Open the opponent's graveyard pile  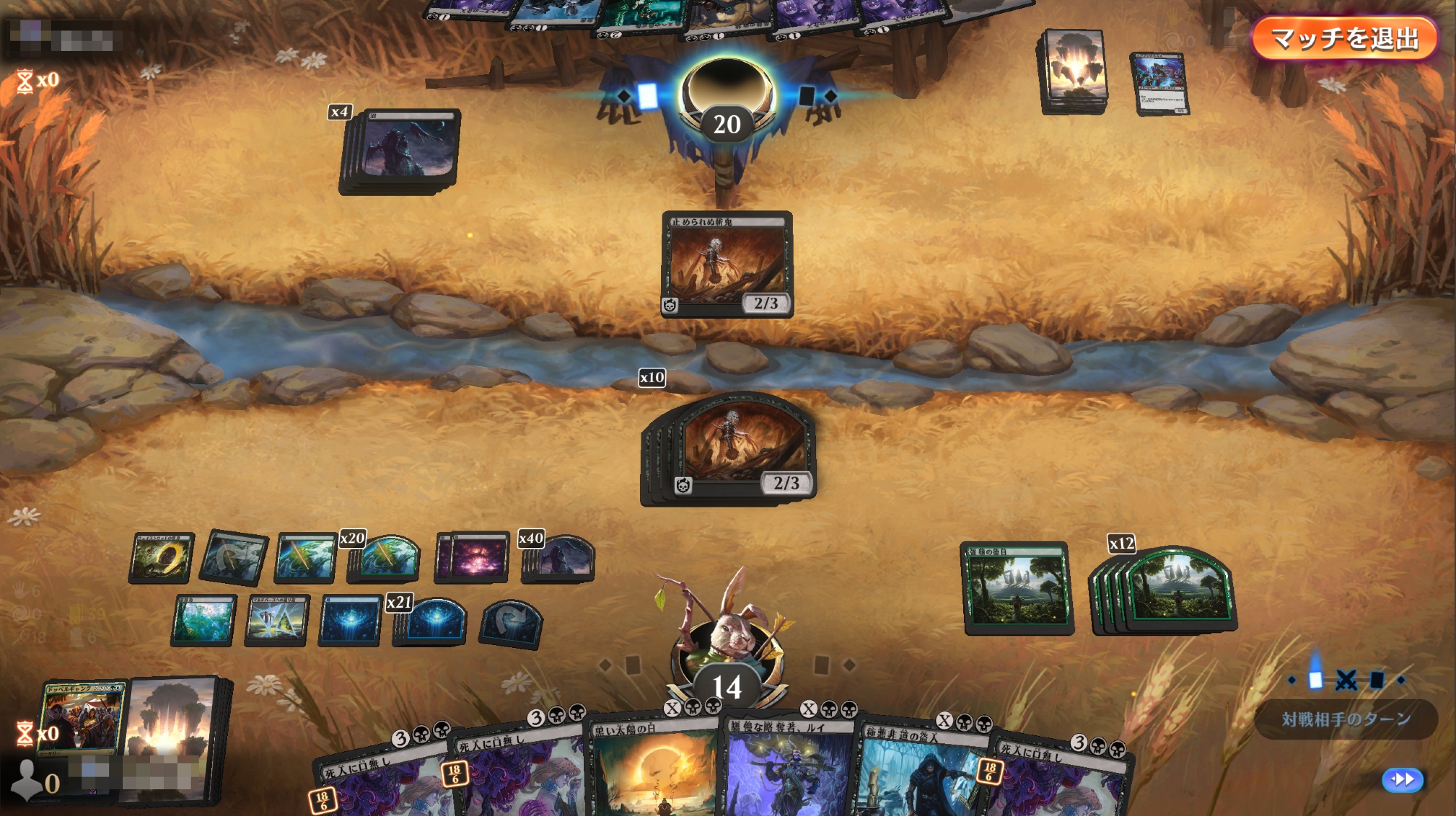click(1160, 83)
